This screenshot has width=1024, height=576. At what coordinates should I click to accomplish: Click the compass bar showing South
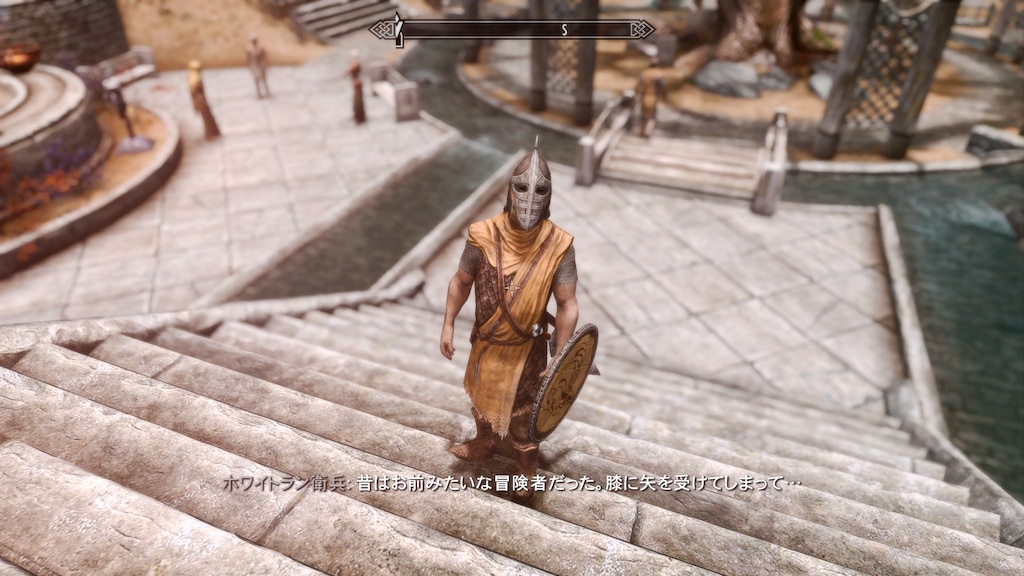click(x=512, y=29)
